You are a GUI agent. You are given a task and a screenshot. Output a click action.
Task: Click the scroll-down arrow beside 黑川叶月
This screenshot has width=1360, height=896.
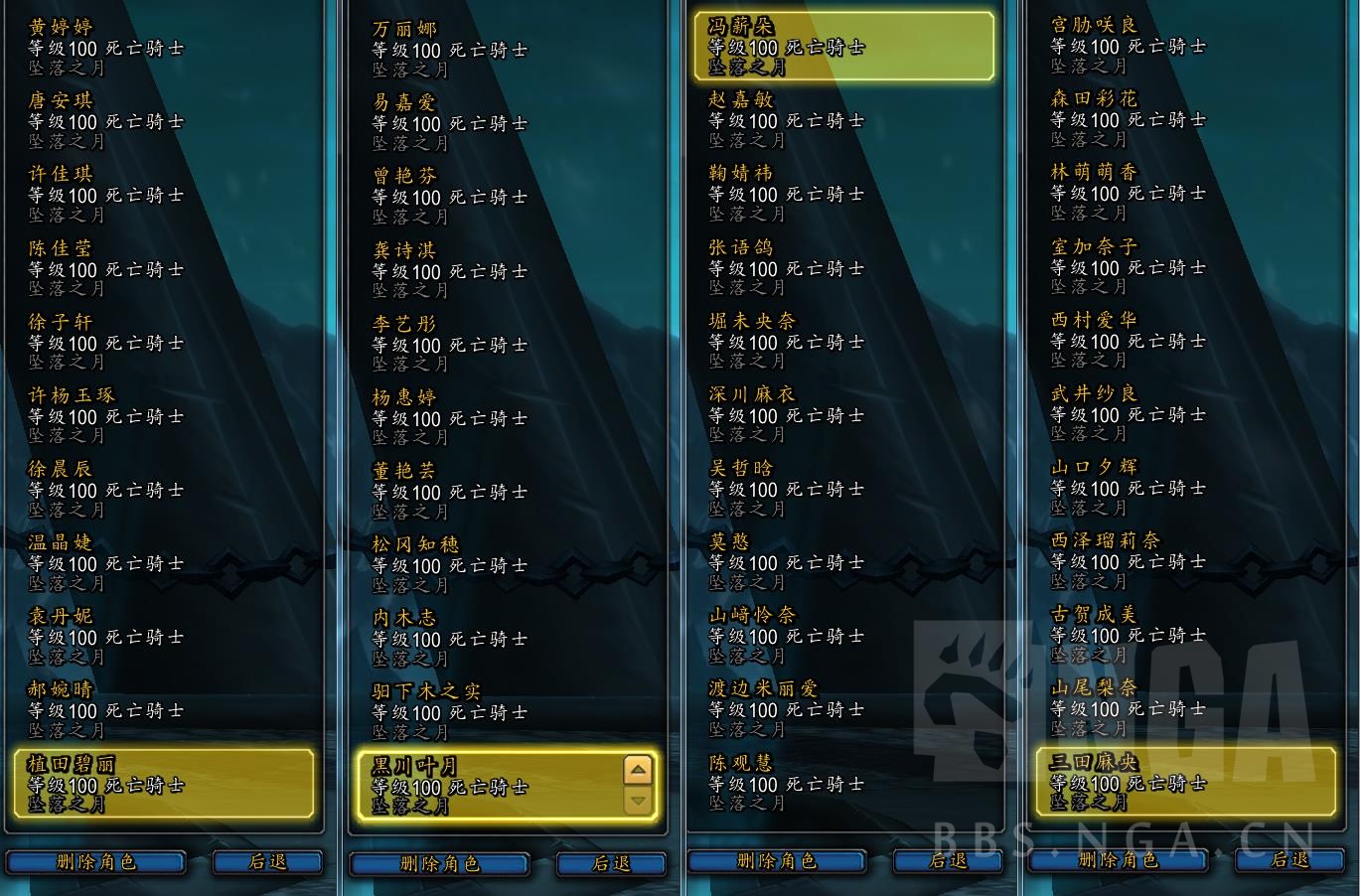coord(636,803)
